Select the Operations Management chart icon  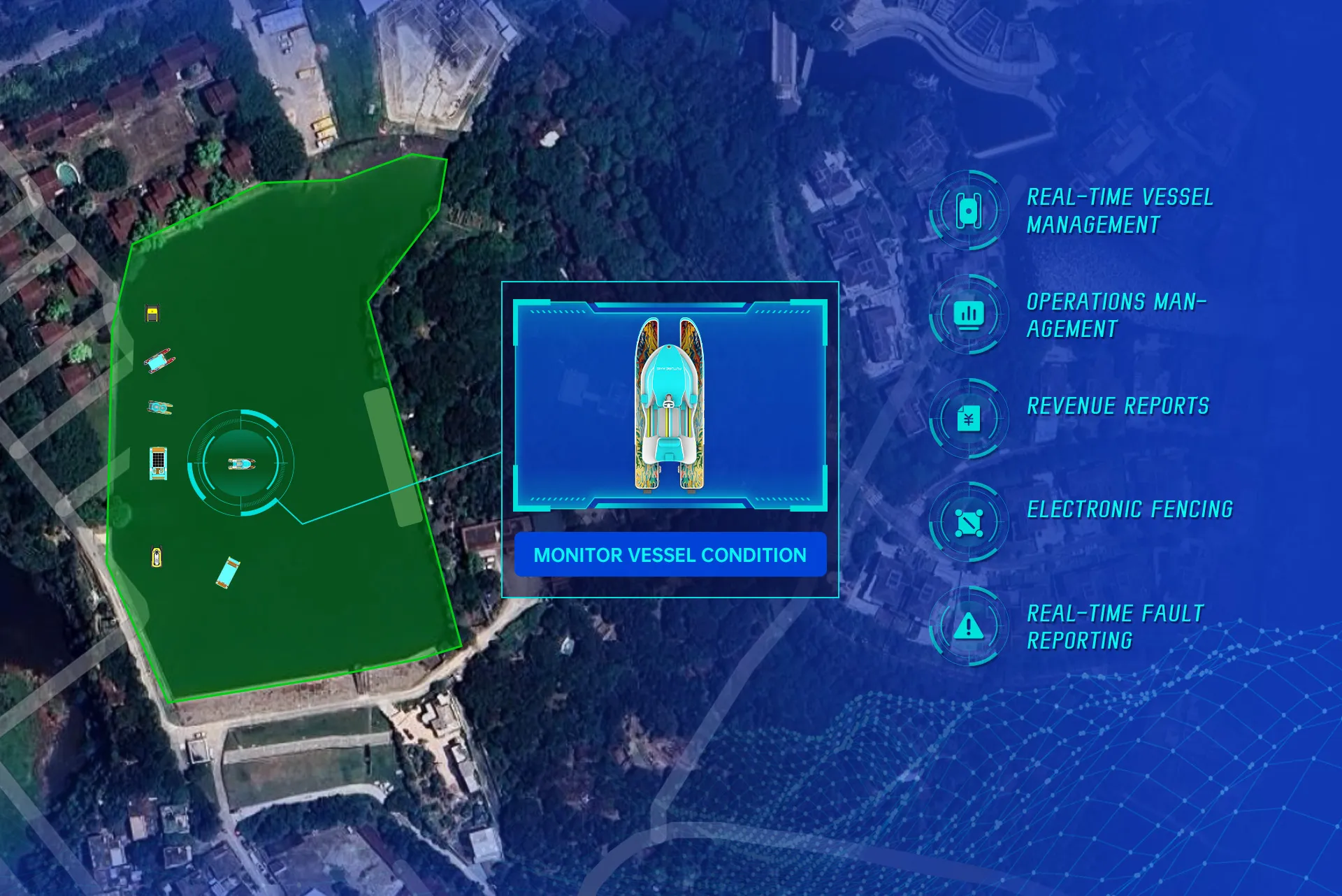(968, 314)
